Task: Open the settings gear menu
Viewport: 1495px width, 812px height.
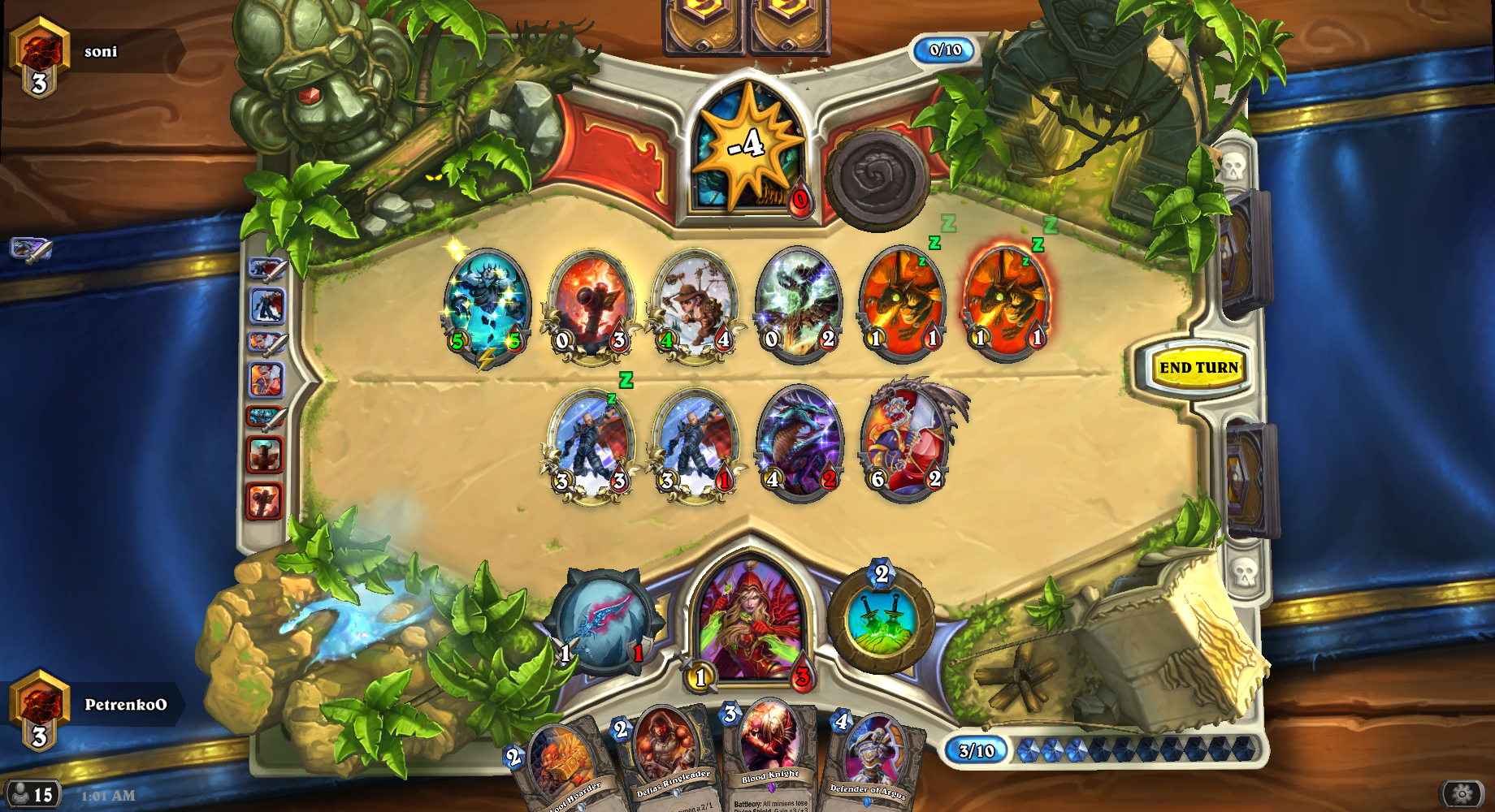Action: [1462, 793]
